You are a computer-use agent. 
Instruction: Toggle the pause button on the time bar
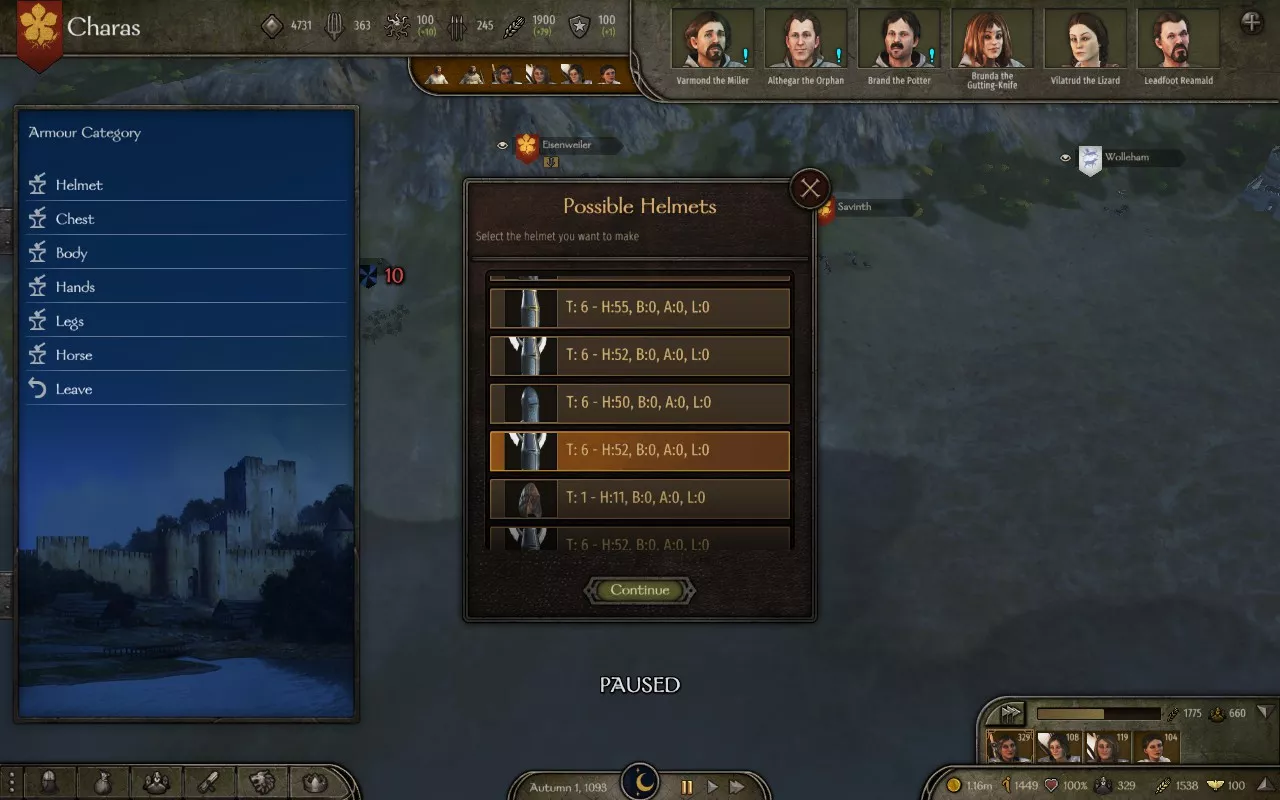click(687, 787)
